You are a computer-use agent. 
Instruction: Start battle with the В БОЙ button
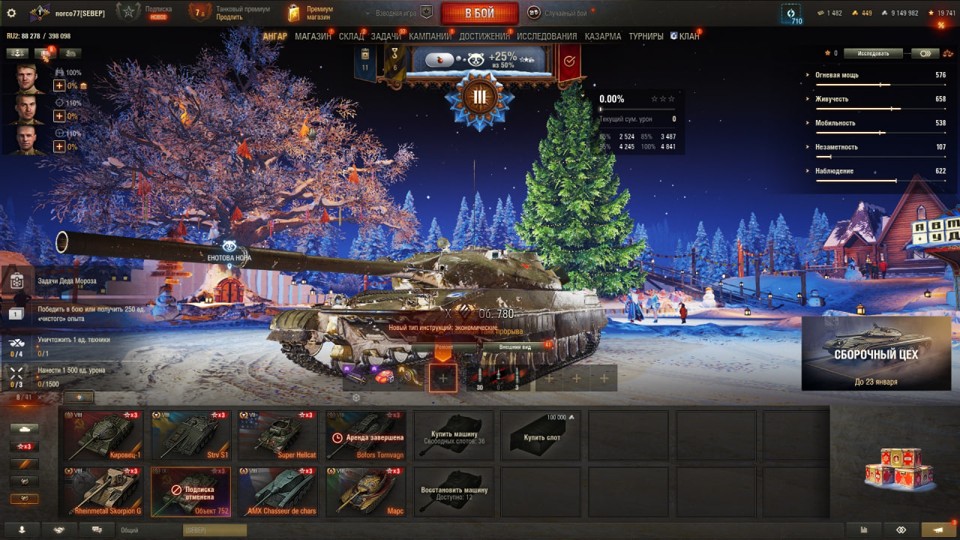point(479,13)
